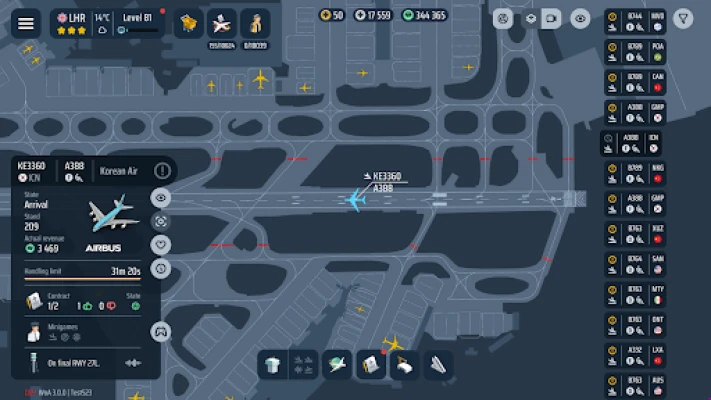Click the eye icon beside the flight panel
The height and width of the screenshot is (400, 711).
pos(161,197)
